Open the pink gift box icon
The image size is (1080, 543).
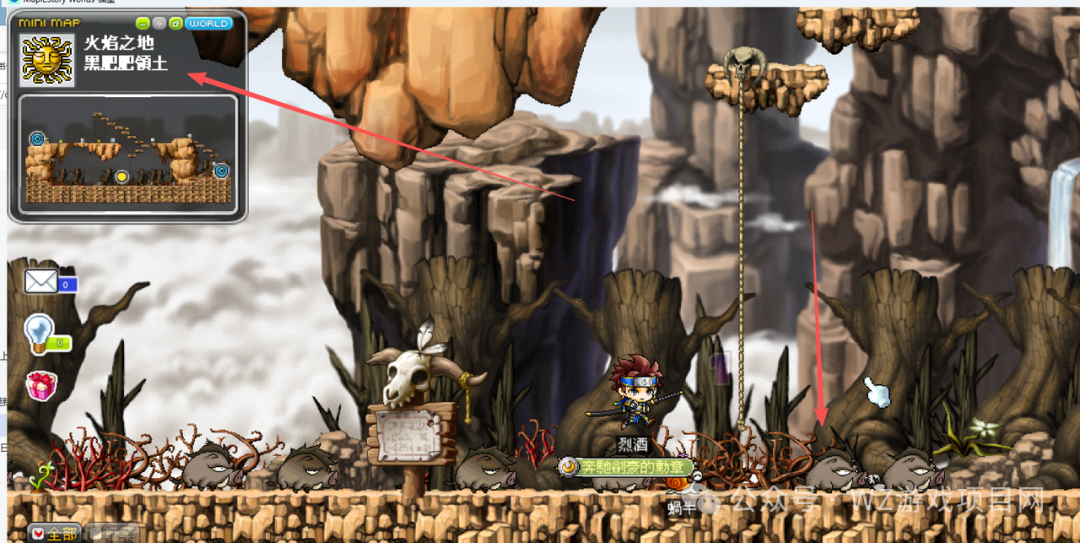(x=41, y=385)
